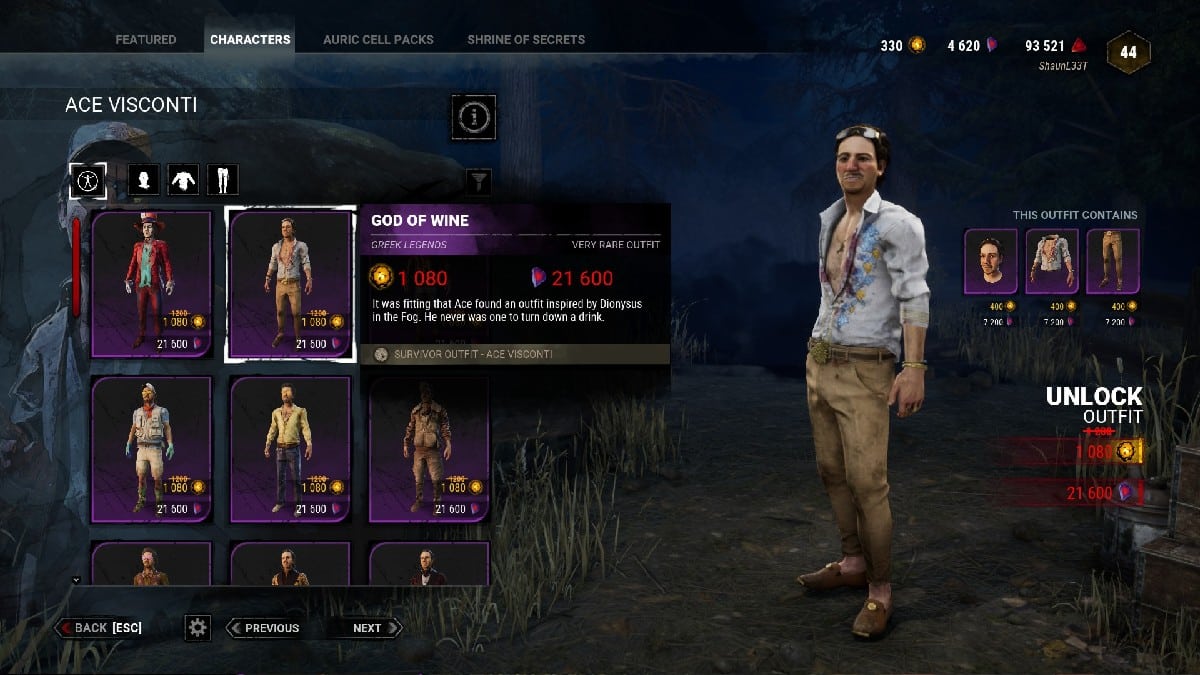Screen dimensions: 1200x675
Task: Filter by torso cosmetics
Action: click(x=184, y=180)
